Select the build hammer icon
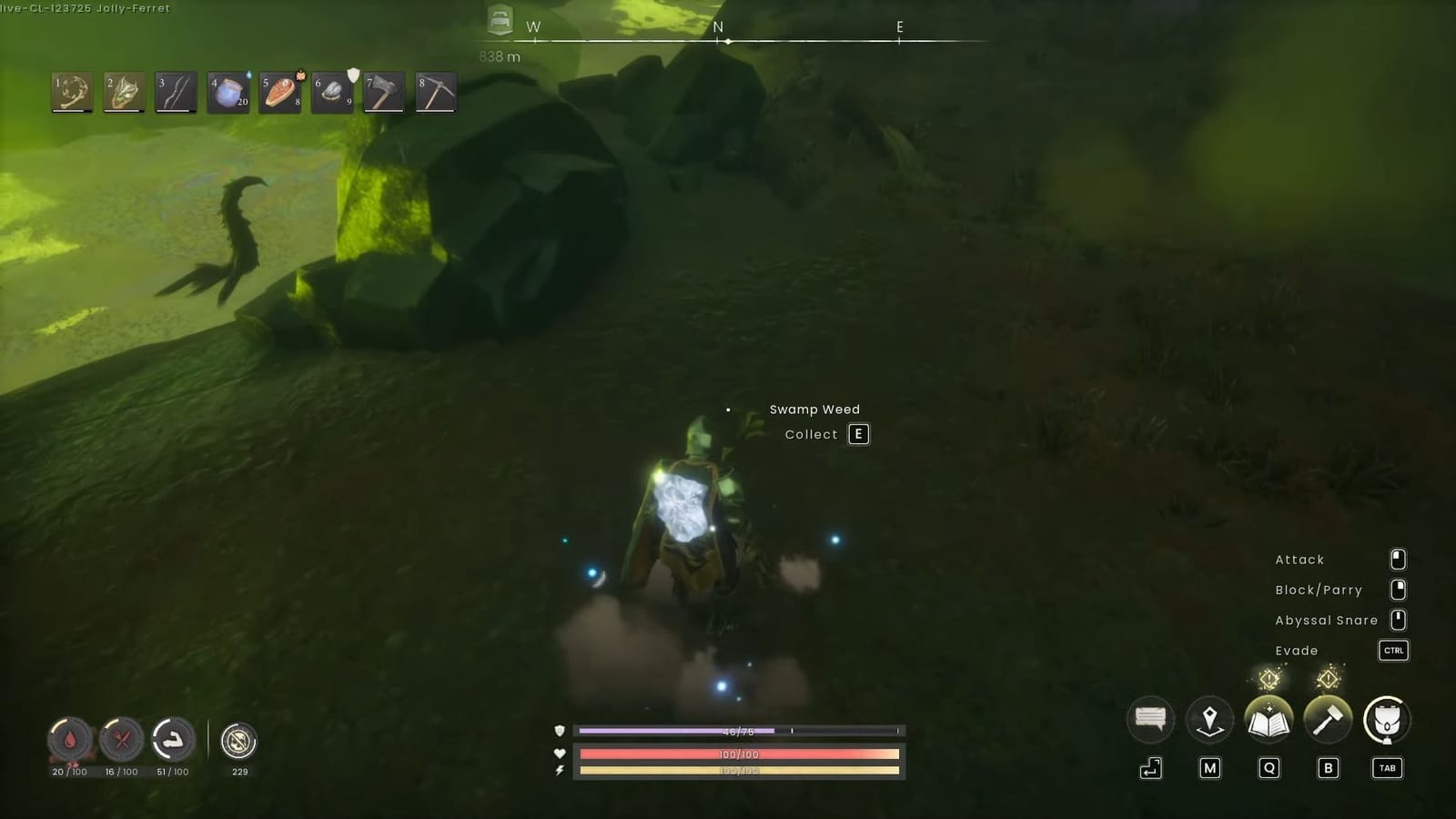Viewport: 1456px width, 819px height. [1328, 719]
